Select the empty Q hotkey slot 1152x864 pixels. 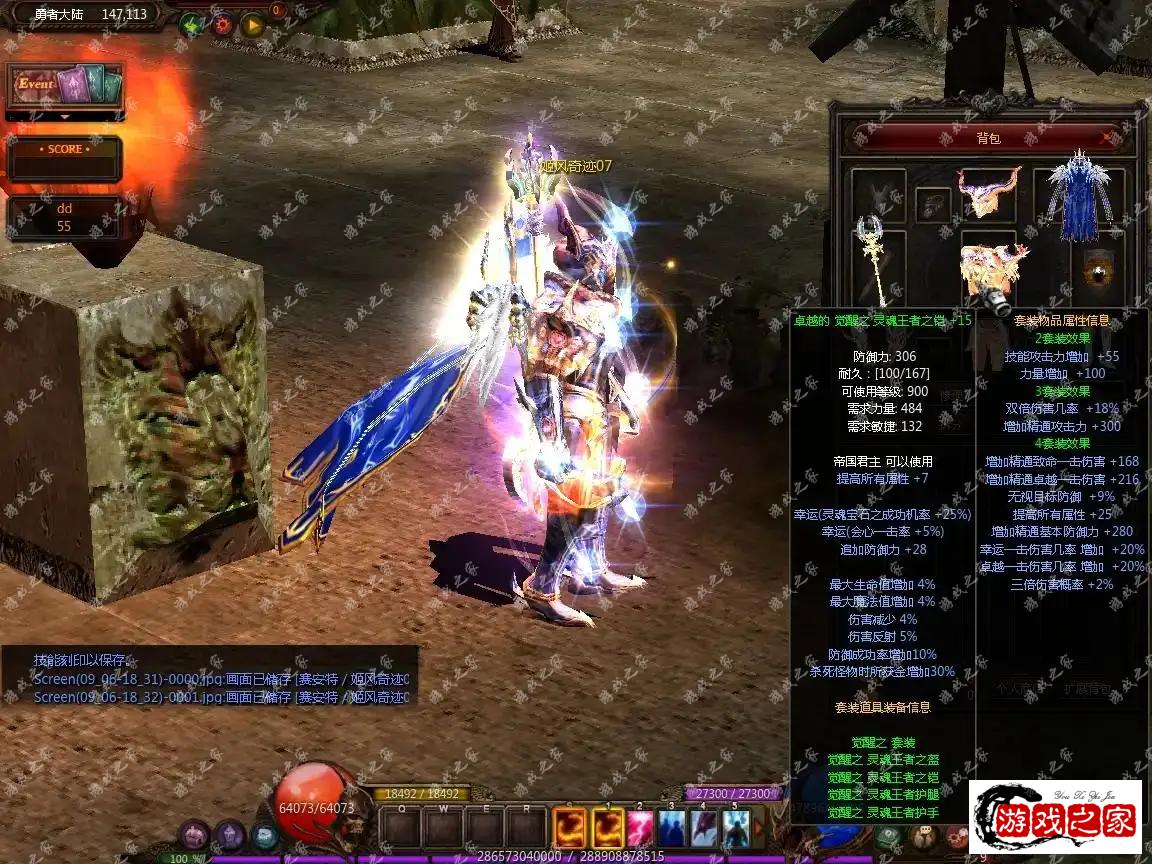pyautogui.click(x=401, y=829)
